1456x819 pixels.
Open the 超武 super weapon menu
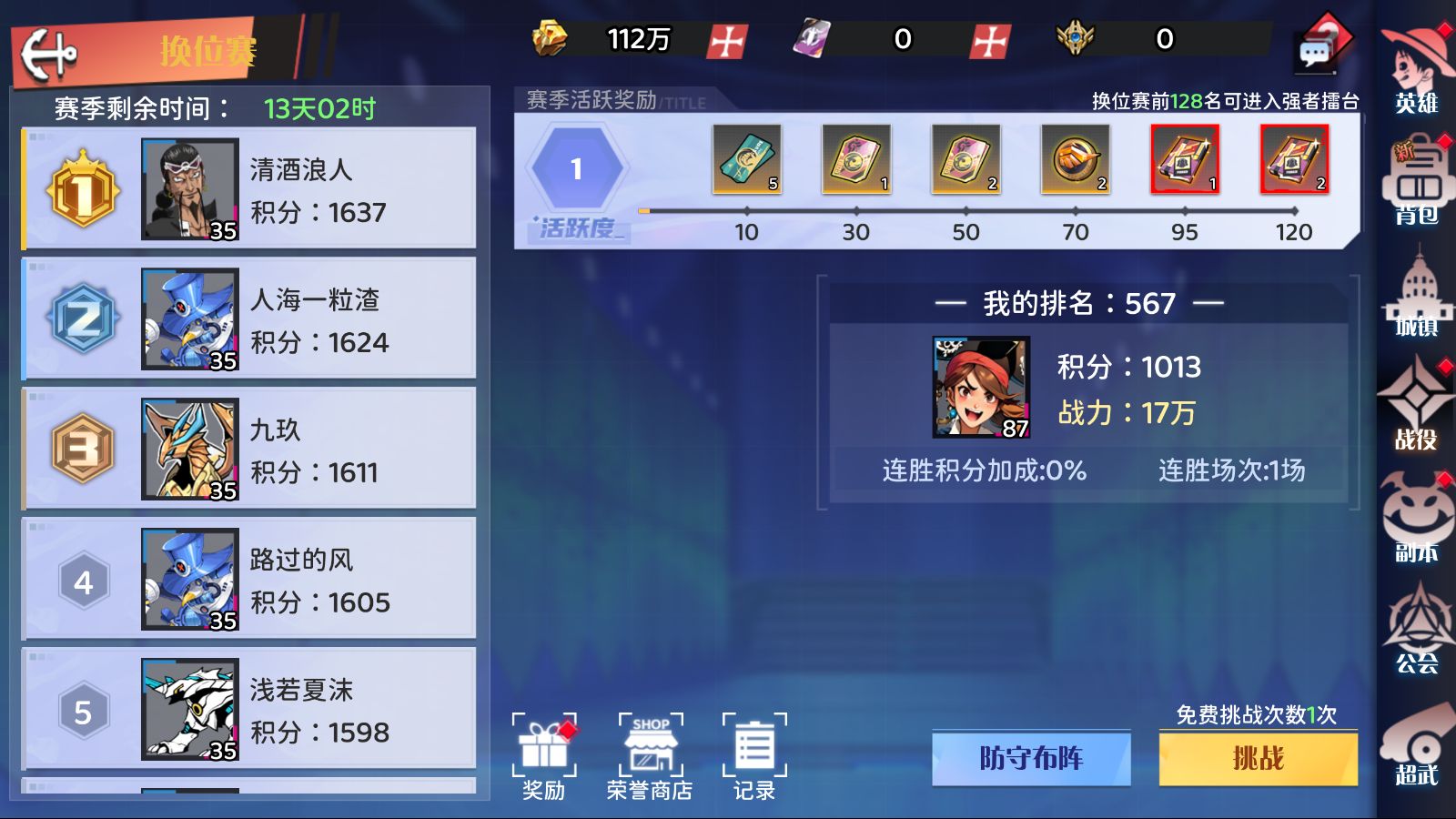pos(1416,743)
